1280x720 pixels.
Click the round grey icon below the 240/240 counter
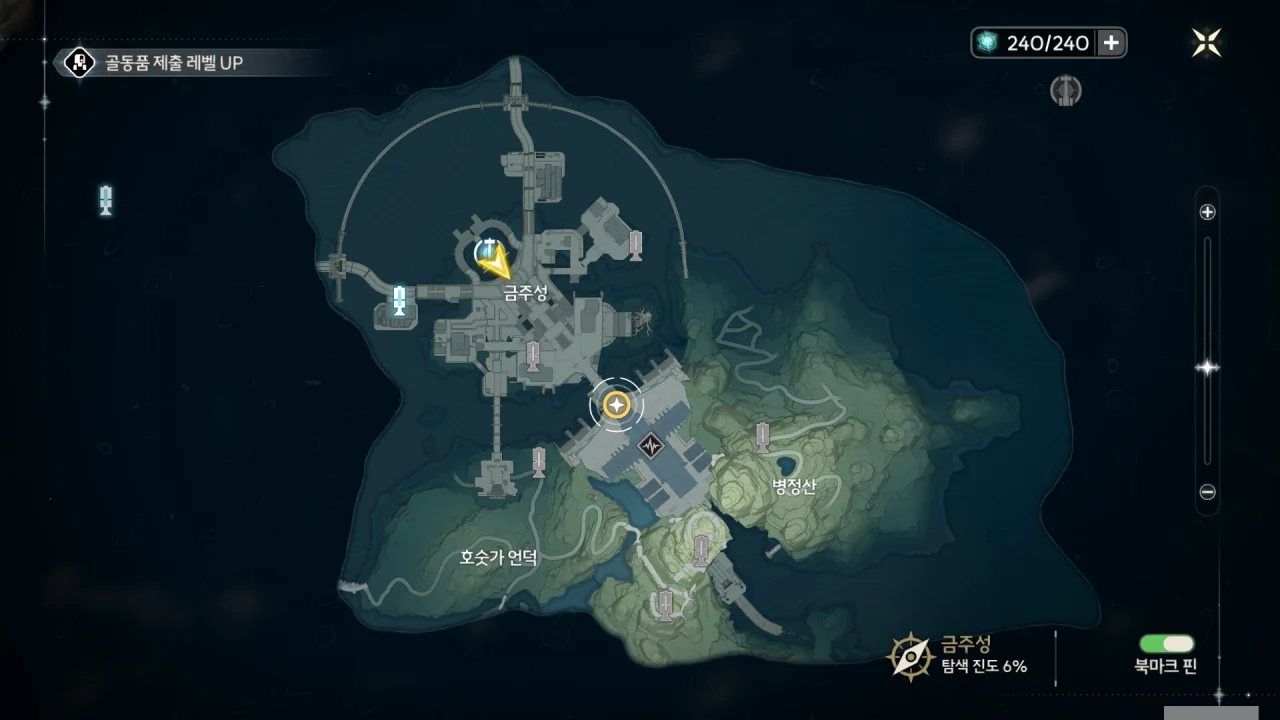(1066, 92)
